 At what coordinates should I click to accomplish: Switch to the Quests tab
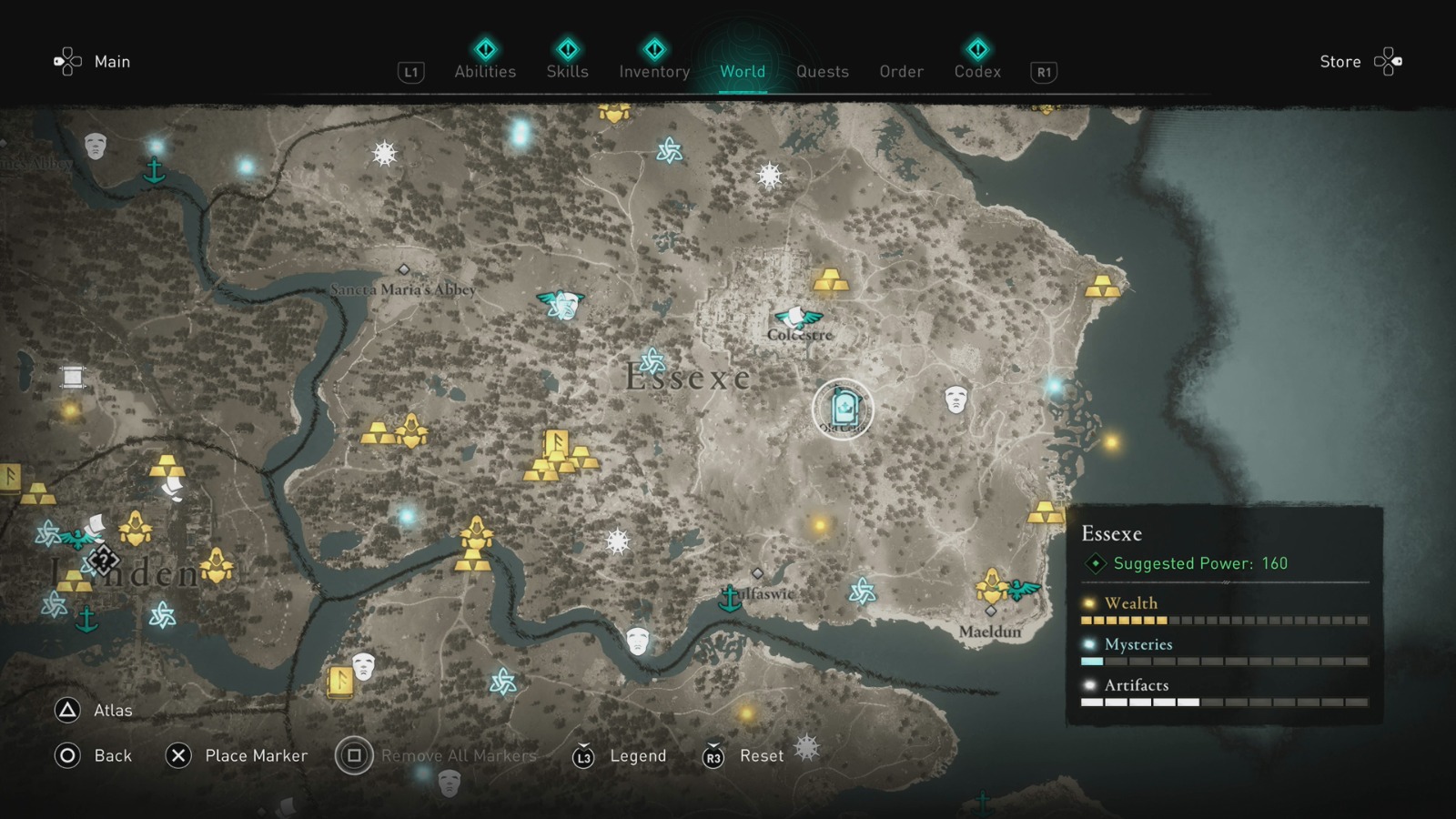[x=822, y=71]
